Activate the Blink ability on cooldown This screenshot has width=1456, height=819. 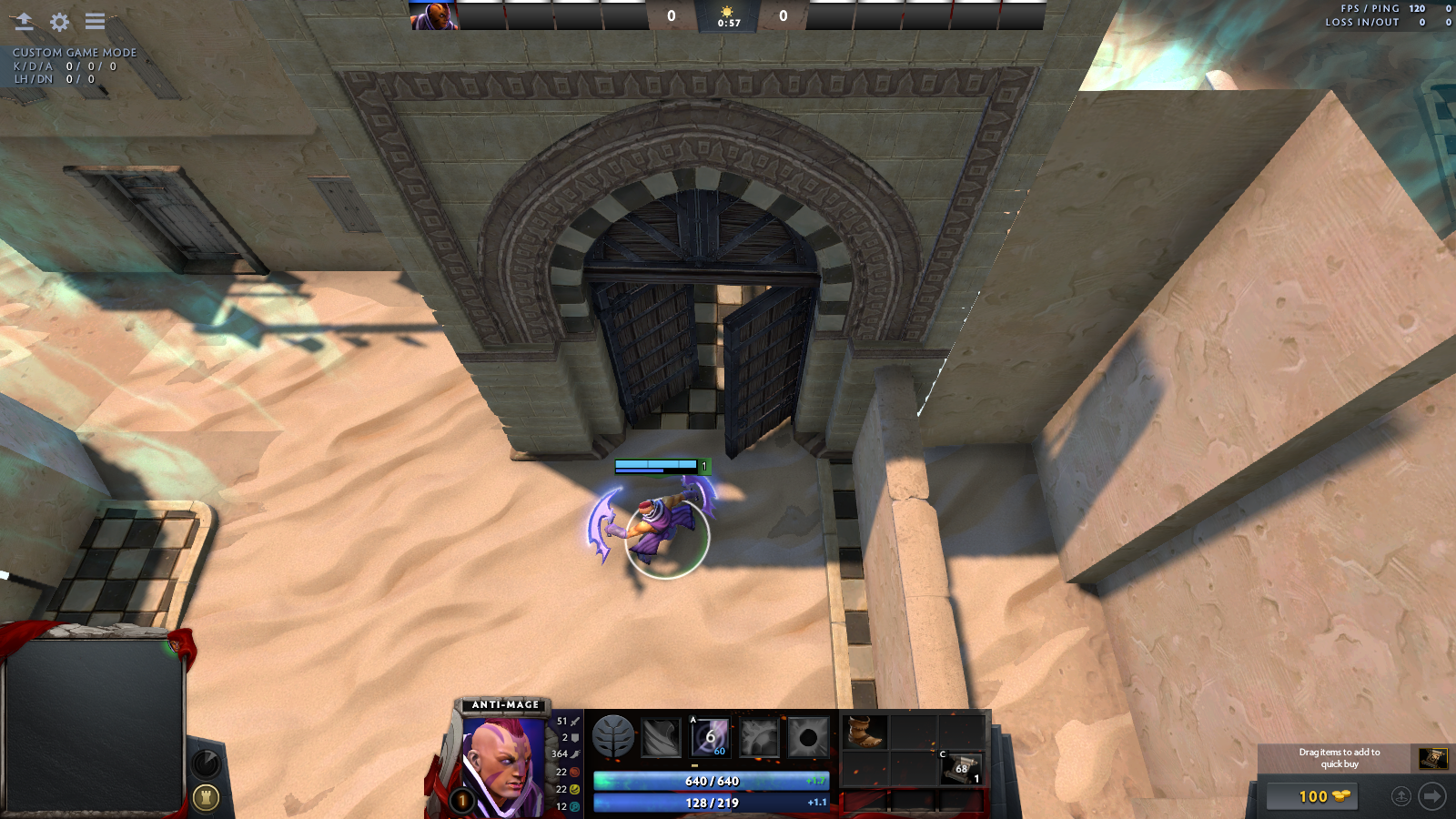710,737
